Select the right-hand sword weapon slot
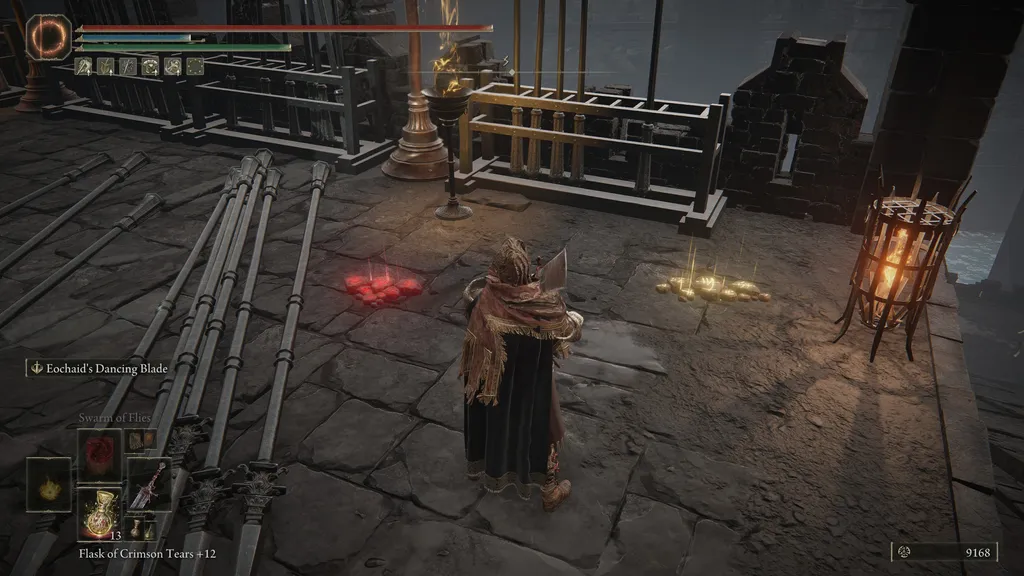This screenshot has height=576, width=1024. coord(148,484)
